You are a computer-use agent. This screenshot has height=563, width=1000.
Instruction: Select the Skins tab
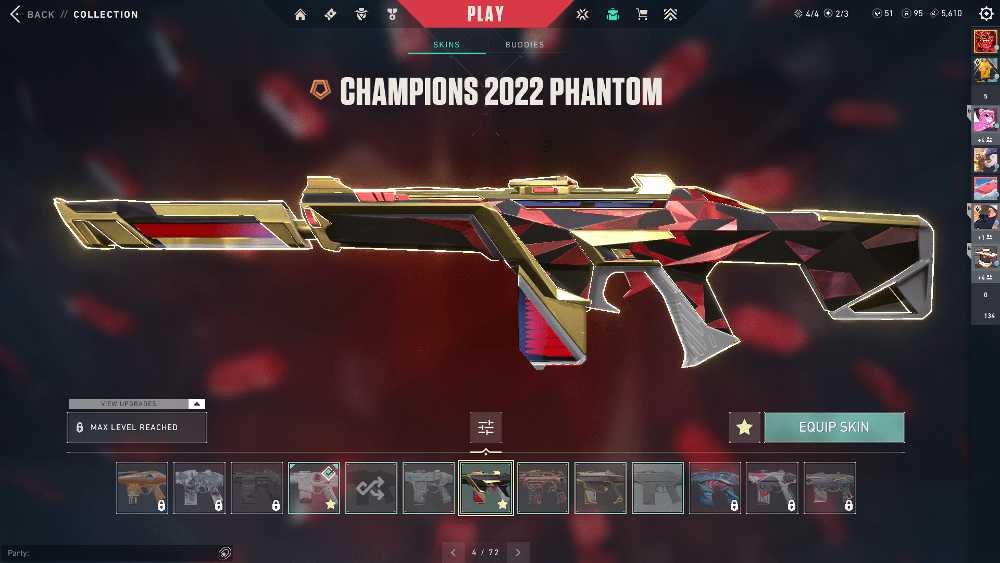click(x=446, y=45)
